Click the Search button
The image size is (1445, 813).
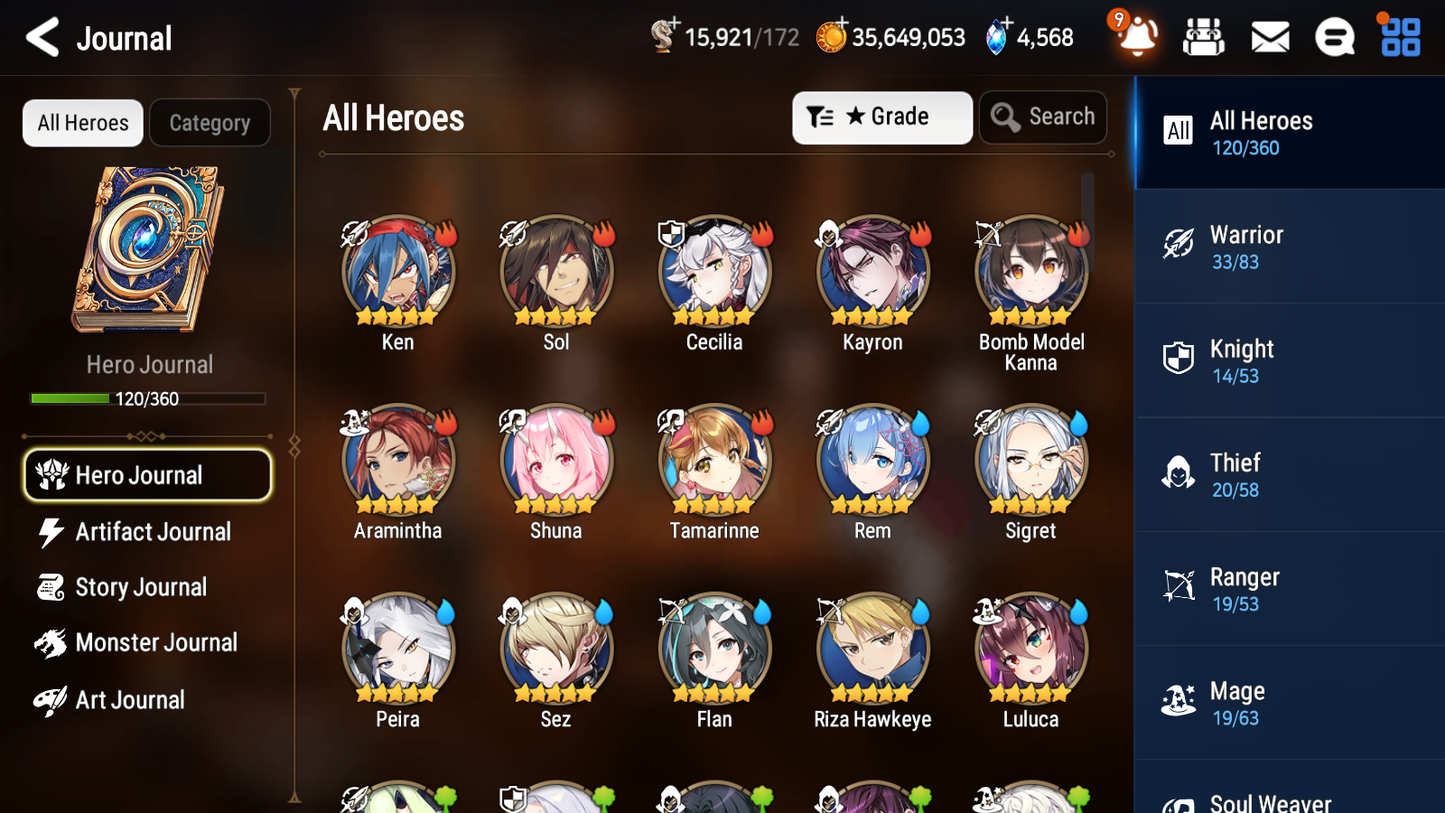[x=1043, y=117]
